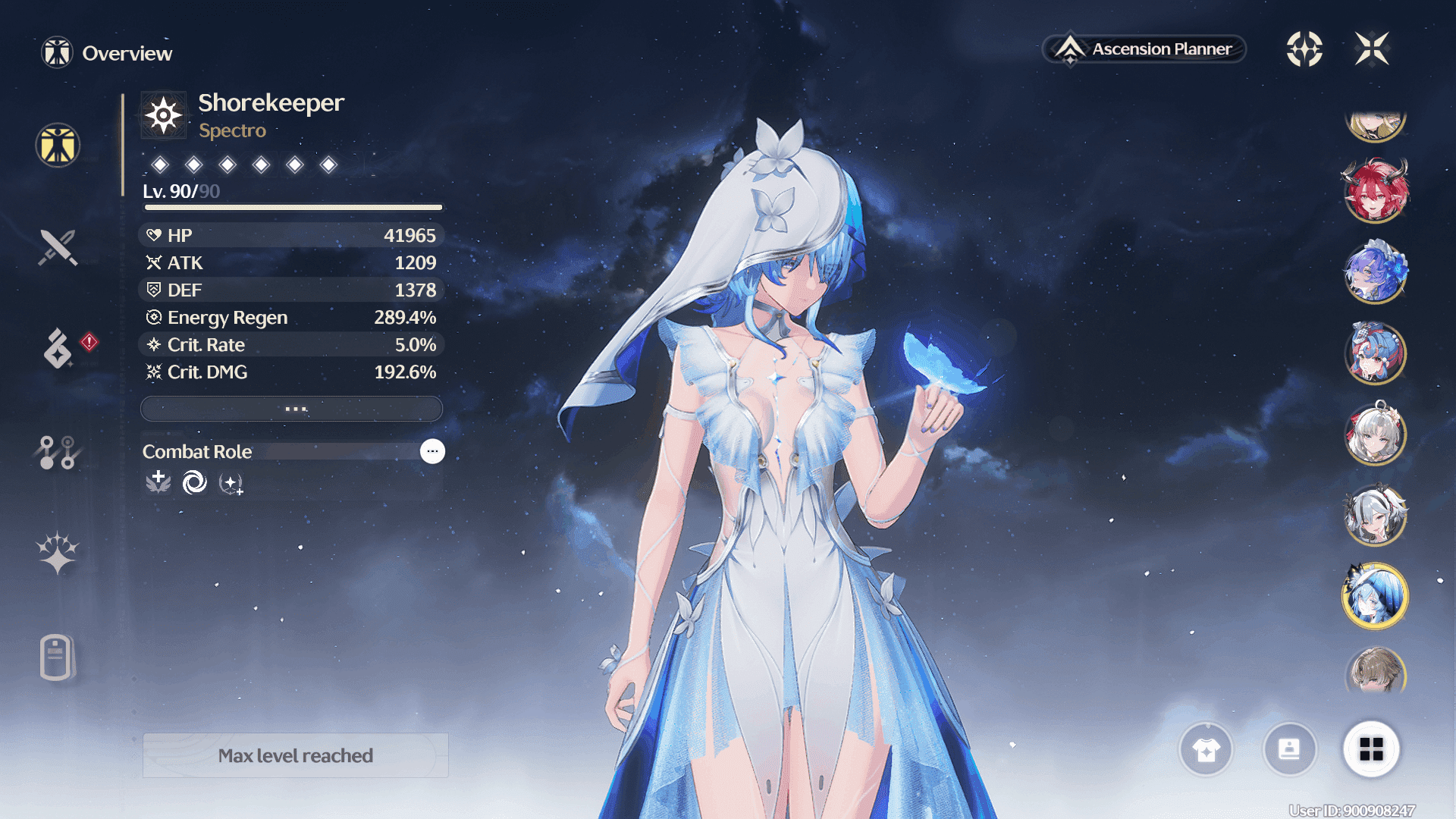Open the four-square grid view button
Image resolution: width=1456 pixels, height=819 pixels.
[1371, 749]
